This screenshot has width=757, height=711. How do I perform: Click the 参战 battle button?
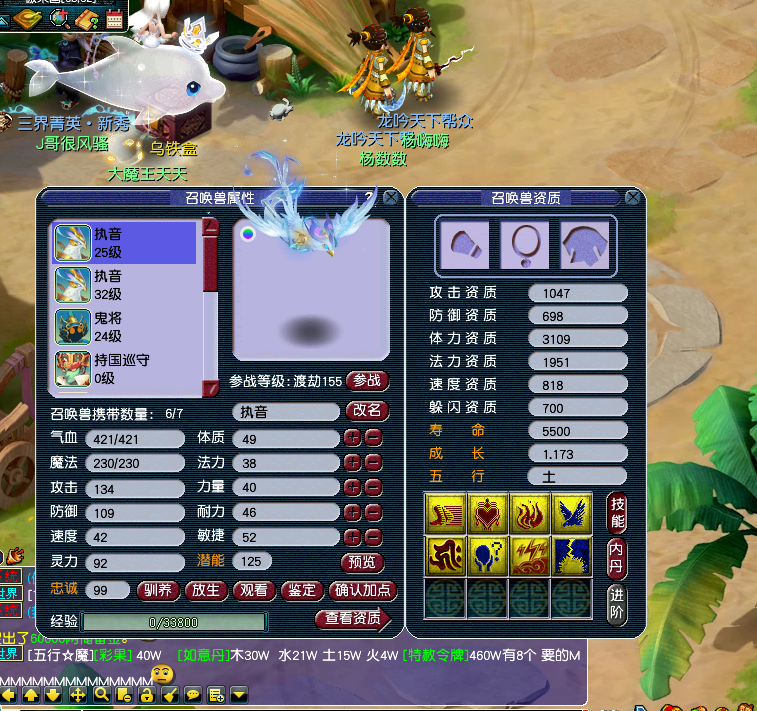click(x=367, y=381)
